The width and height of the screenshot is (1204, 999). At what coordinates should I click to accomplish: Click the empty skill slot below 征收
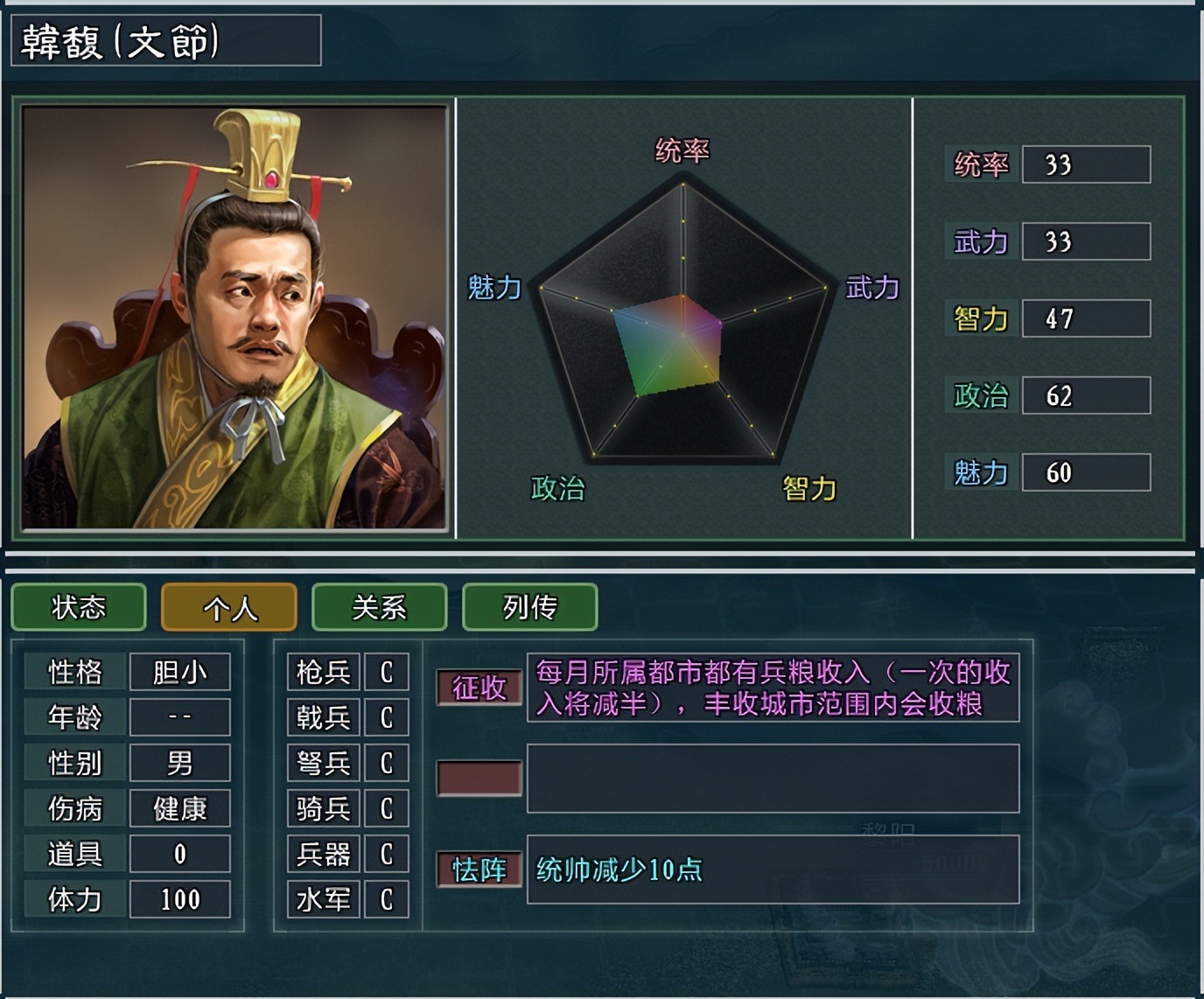coord(479,777)
